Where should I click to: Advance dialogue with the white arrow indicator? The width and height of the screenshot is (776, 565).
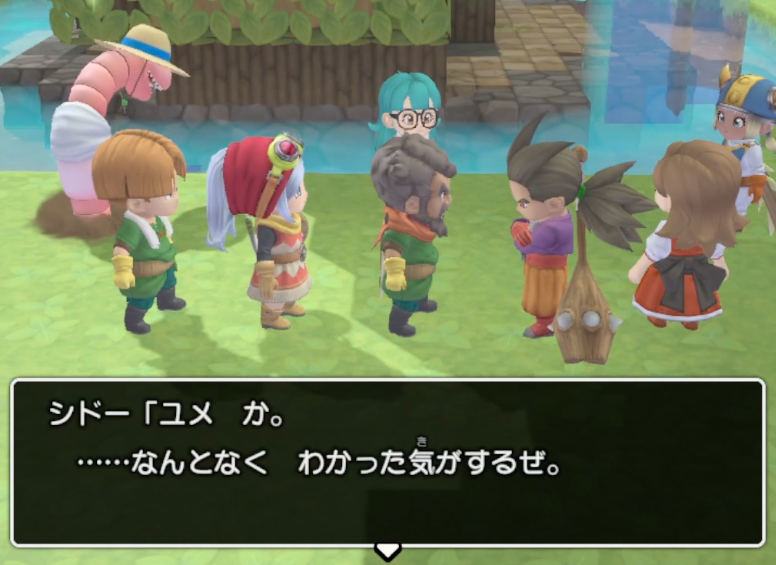(387, 549)
